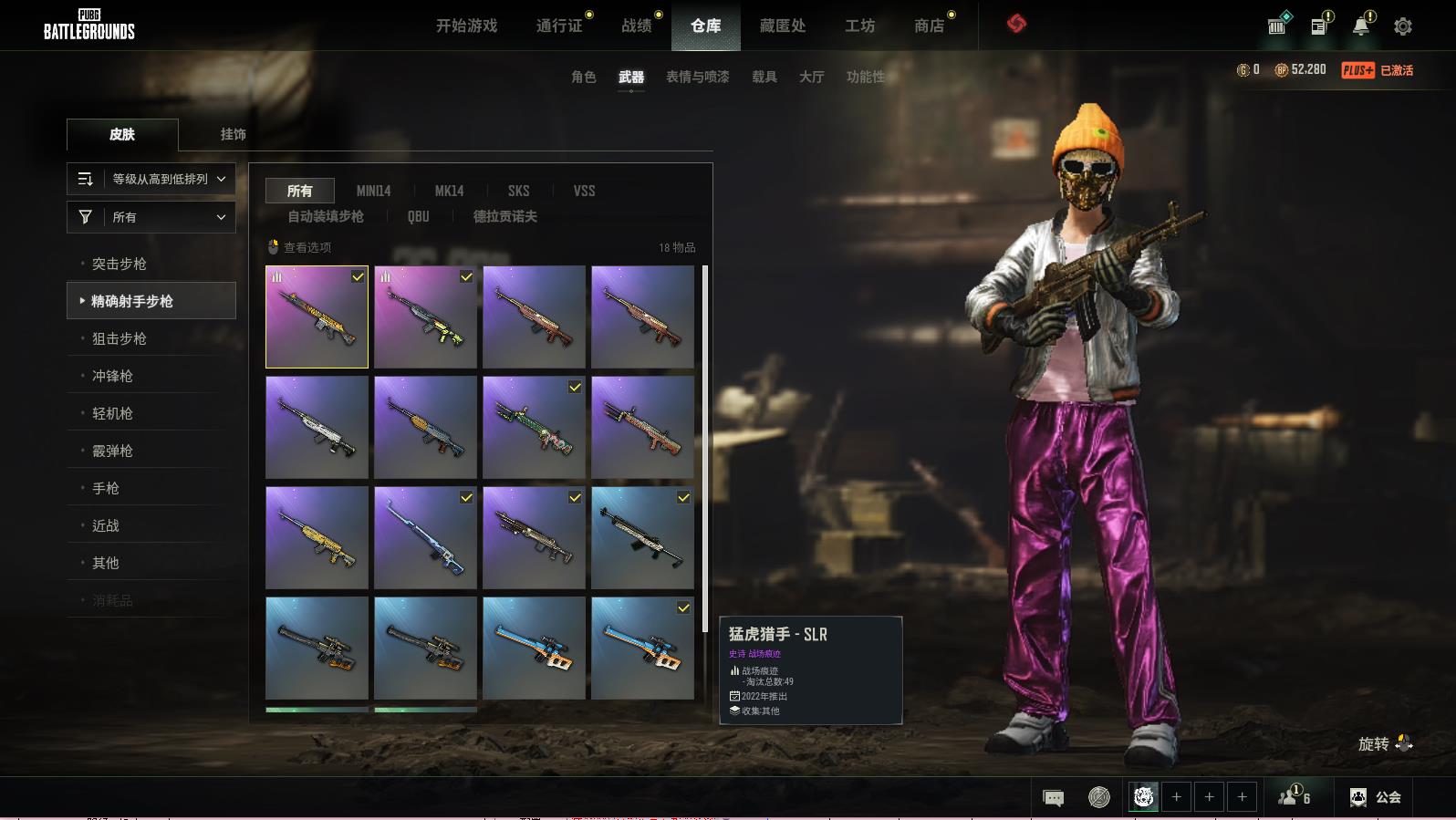Filter skins by 德拉贡诺夫
Image resolution: width=1456 pixels, height=820 pixels.
(504, 216)
